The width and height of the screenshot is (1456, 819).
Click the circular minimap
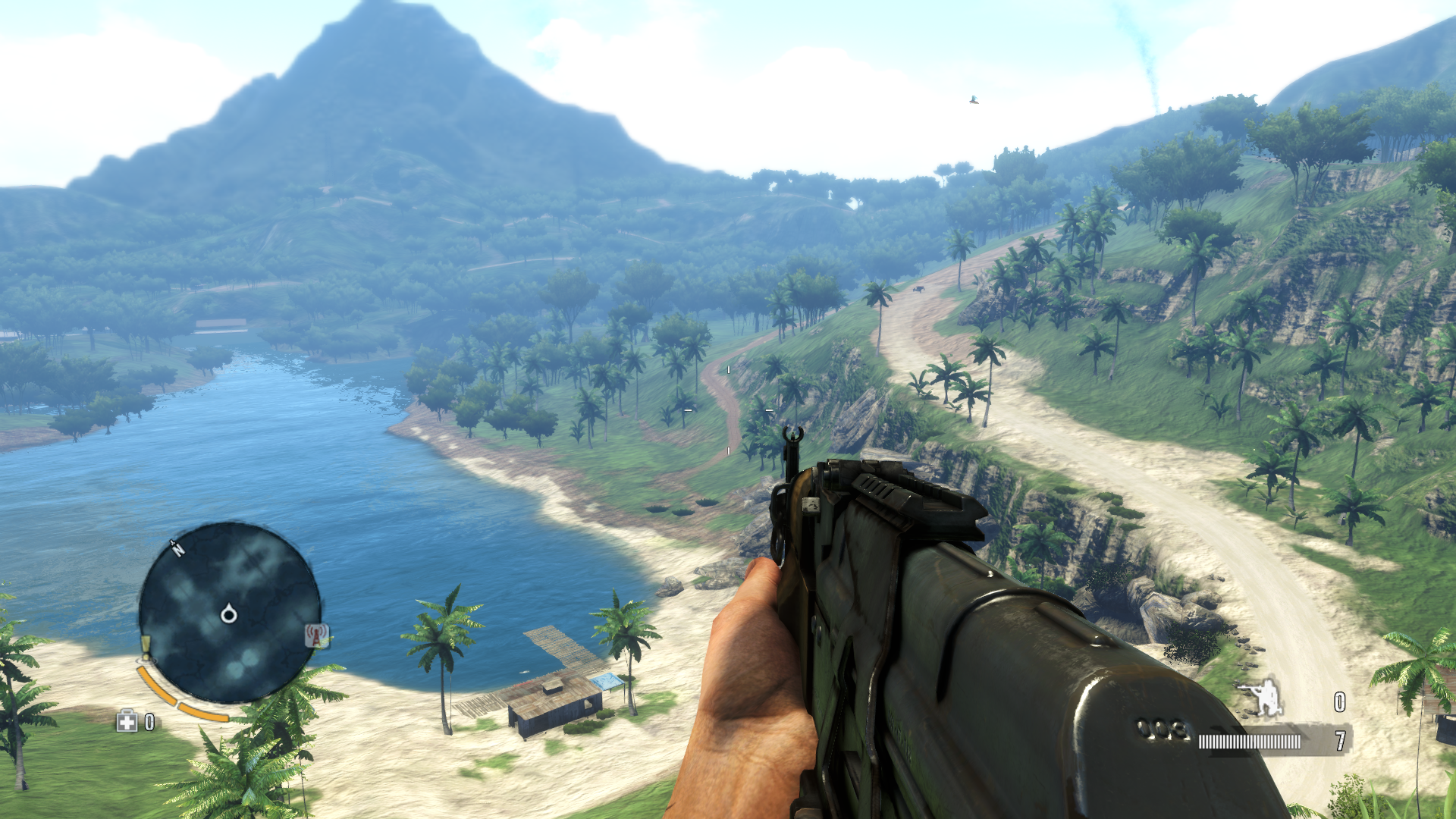coord(229,611)
